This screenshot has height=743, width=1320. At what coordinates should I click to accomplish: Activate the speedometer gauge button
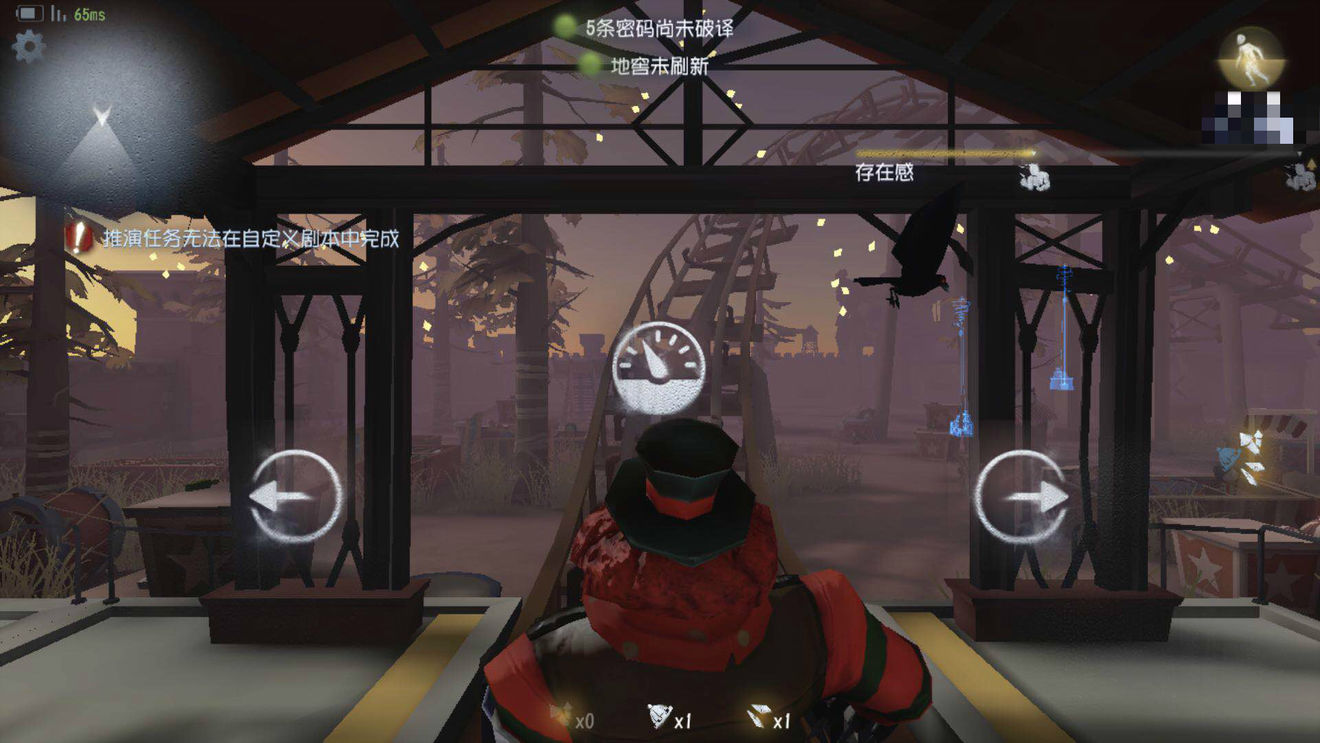[x=658, y=369]
